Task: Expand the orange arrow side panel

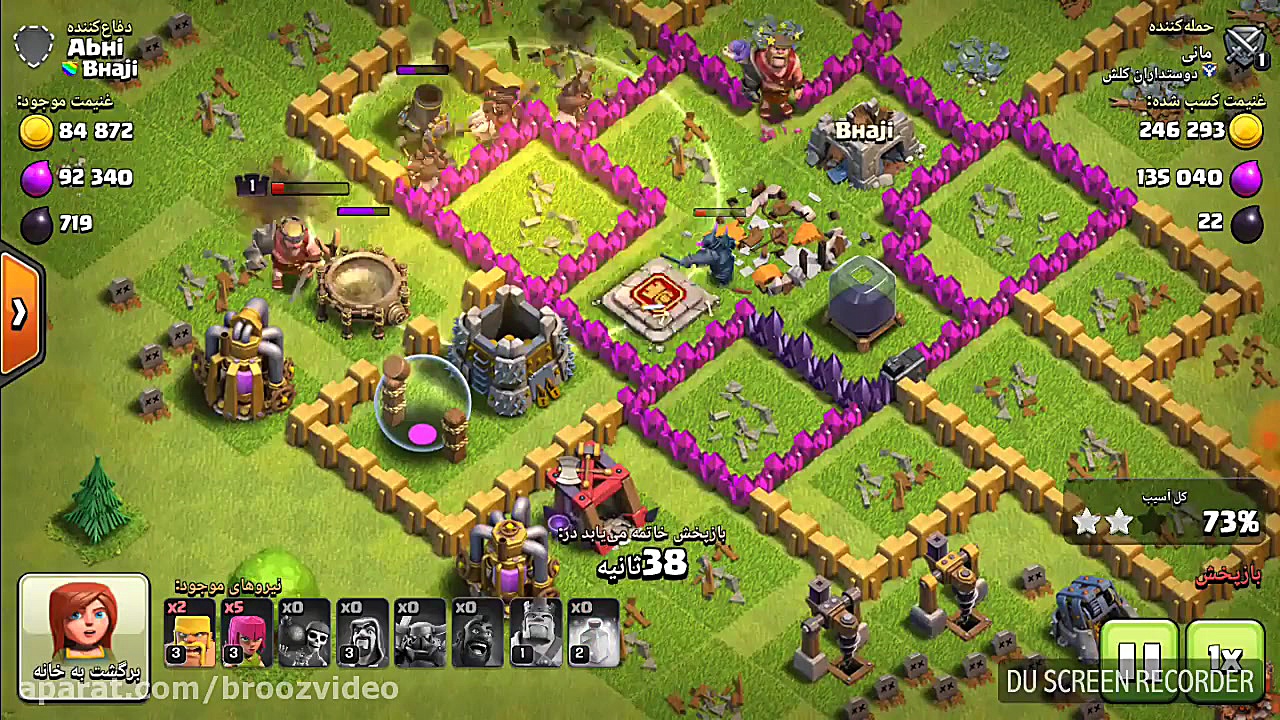Action: [20, 314]
